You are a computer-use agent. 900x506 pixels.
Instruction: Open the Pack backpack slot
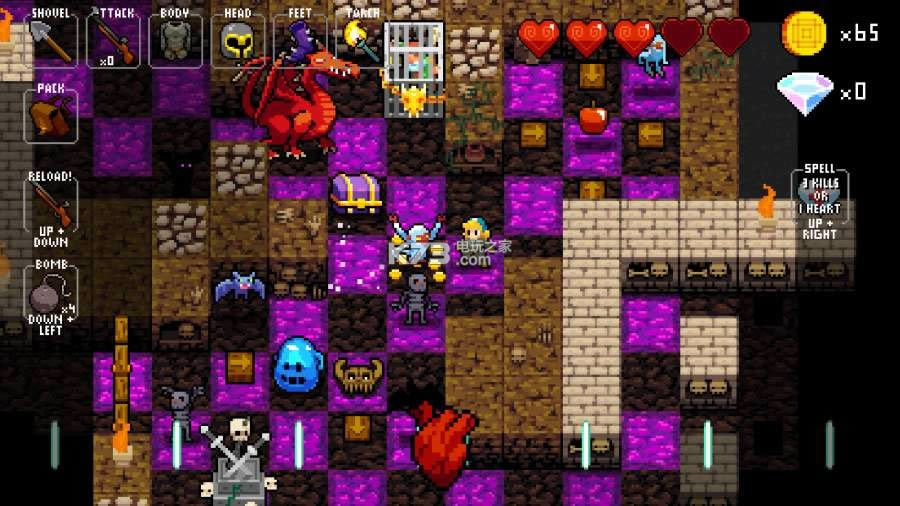tap(51, 112)
